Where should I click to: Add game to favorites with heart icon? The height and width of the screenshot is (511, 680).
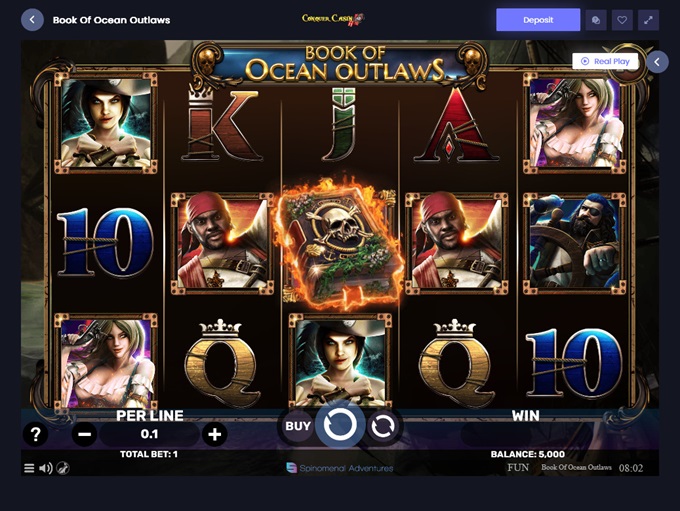tap(622, 20)
